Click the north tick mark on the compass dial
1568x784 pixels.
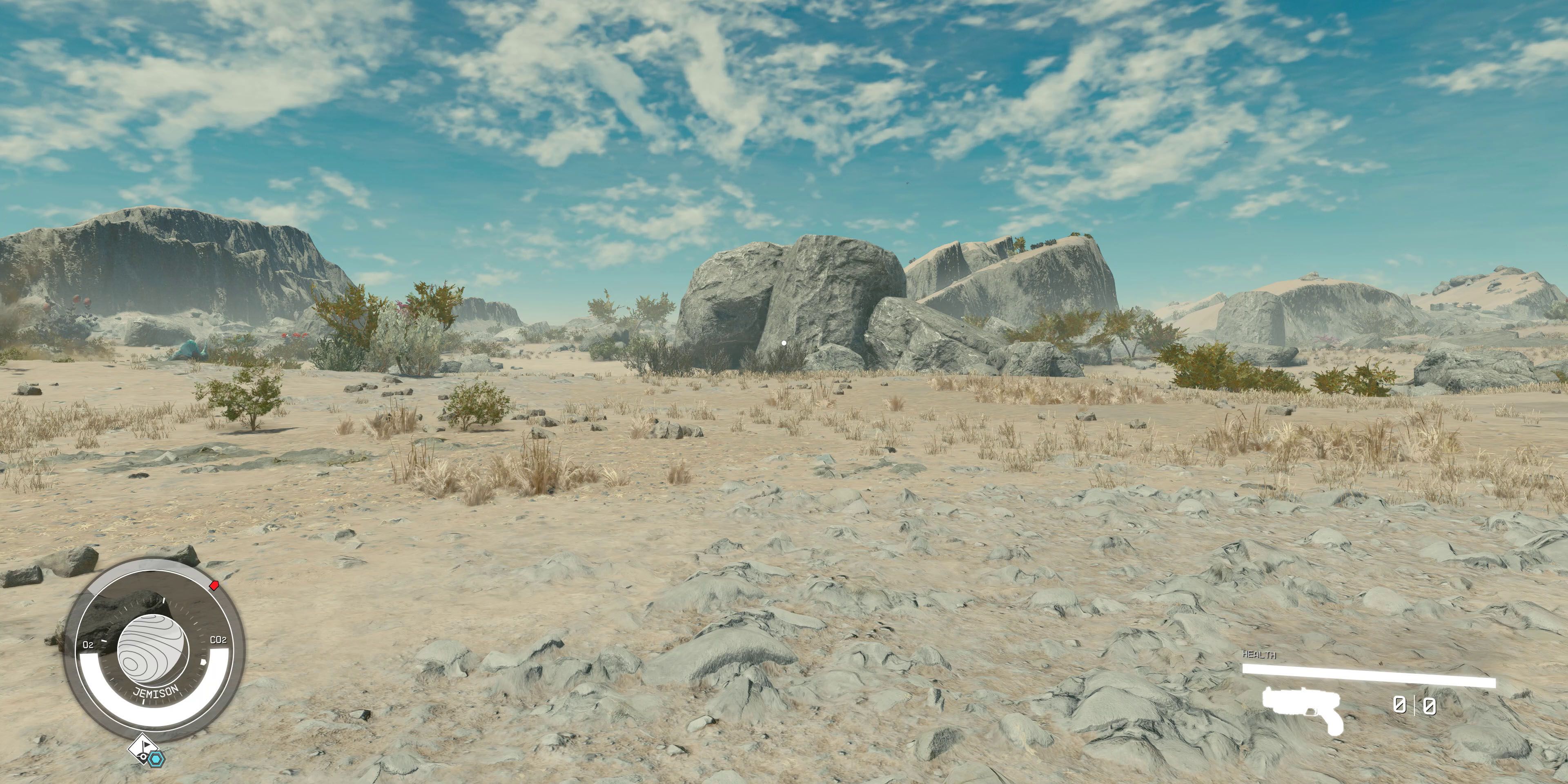pos(163,599)
